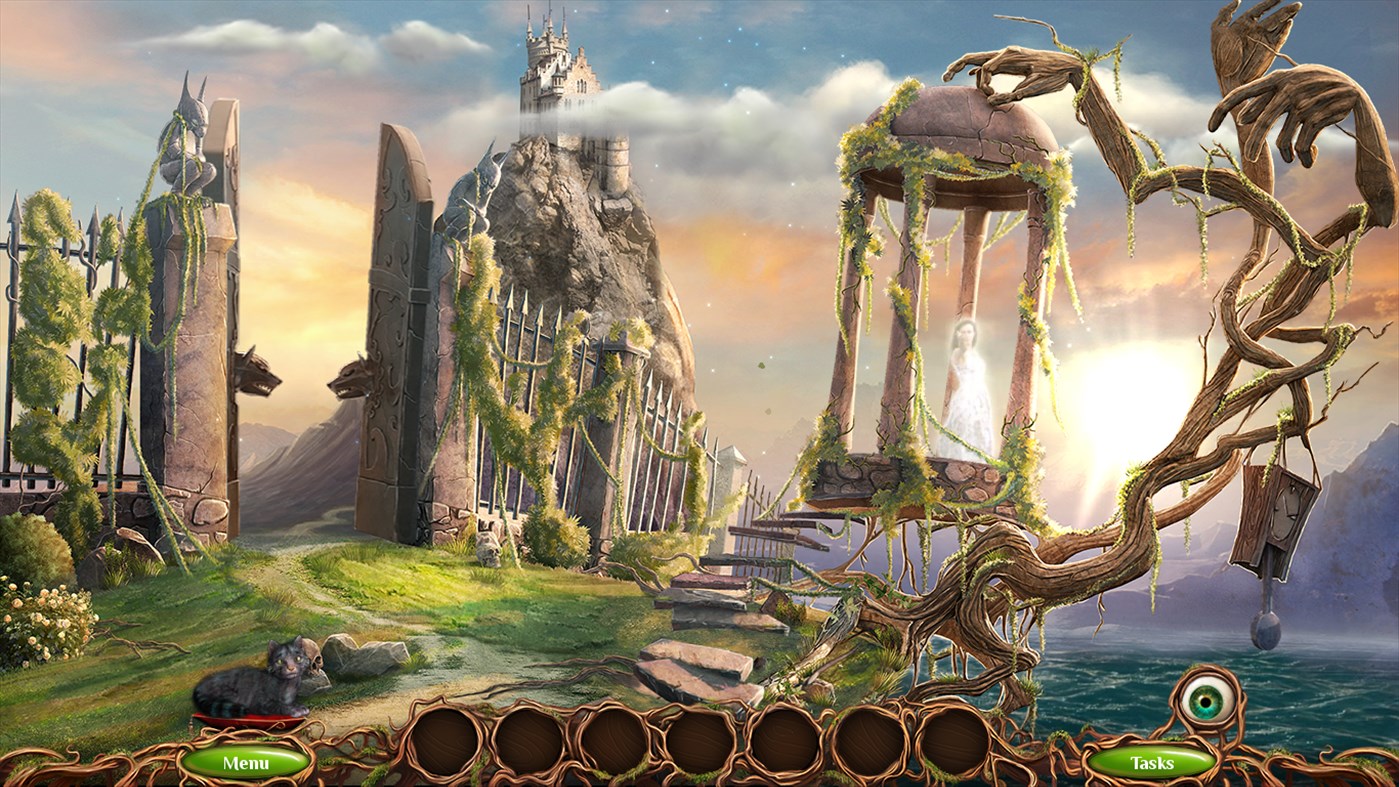
Task: View the Tasks list
Action: point(1152,761)
